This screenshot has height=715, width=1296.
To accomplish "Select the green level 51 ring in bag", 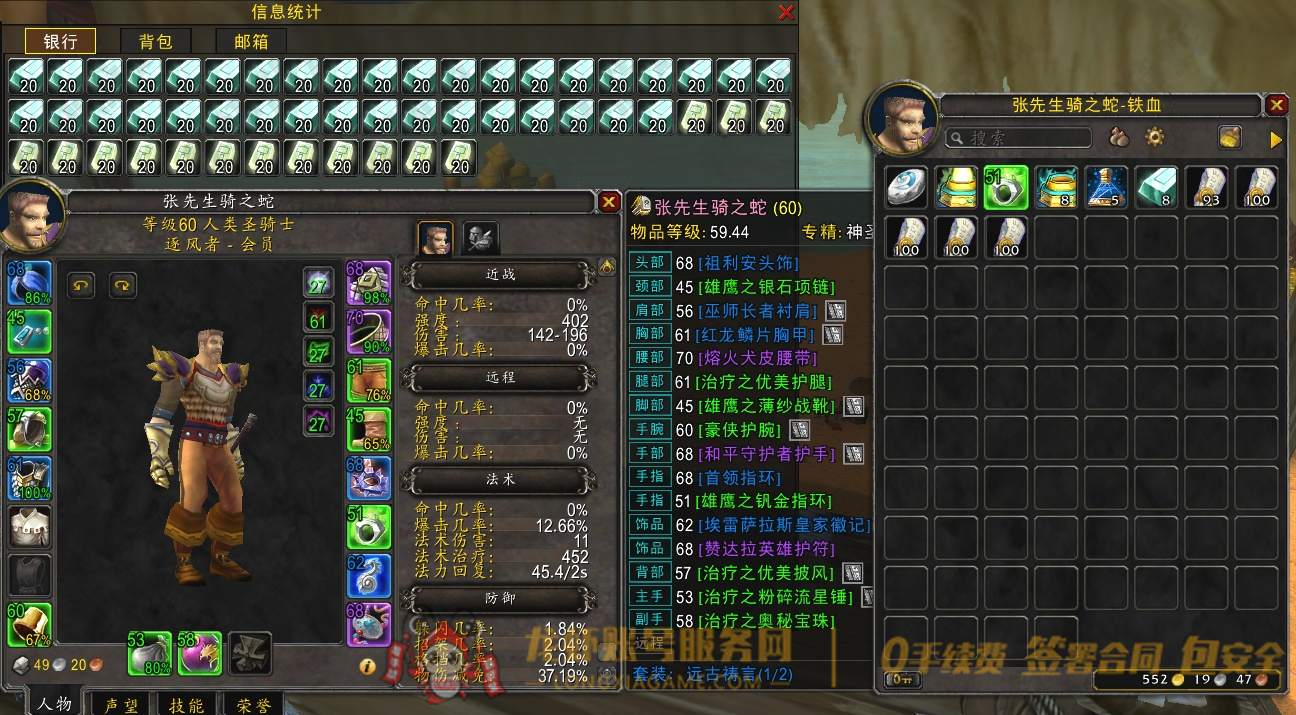I will coord(1007,188).
